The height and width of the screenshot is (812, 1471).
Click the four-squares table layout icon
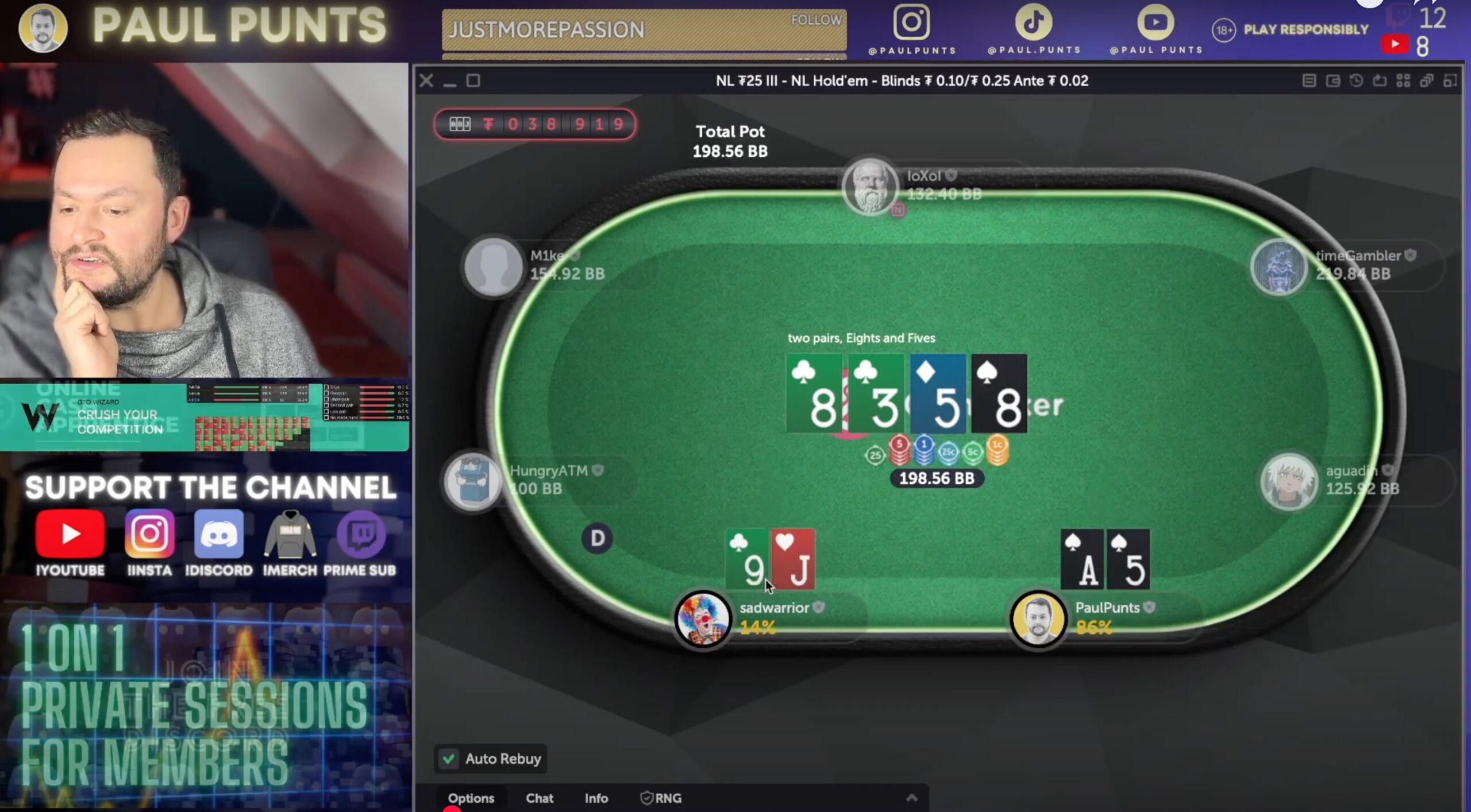tap(1403, 81)
